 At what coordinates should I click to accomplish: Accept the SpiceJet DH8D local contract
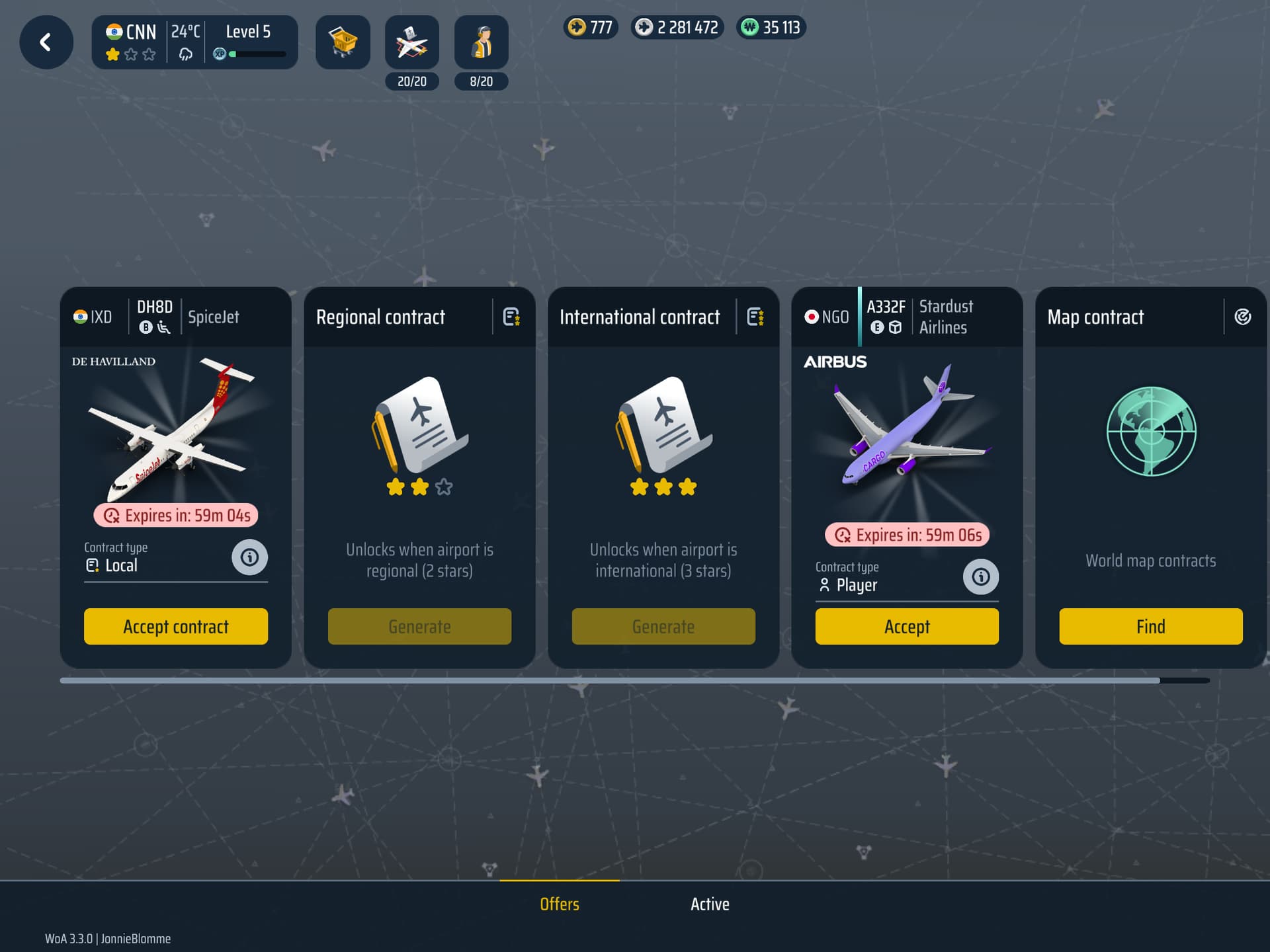click(176, 626)
